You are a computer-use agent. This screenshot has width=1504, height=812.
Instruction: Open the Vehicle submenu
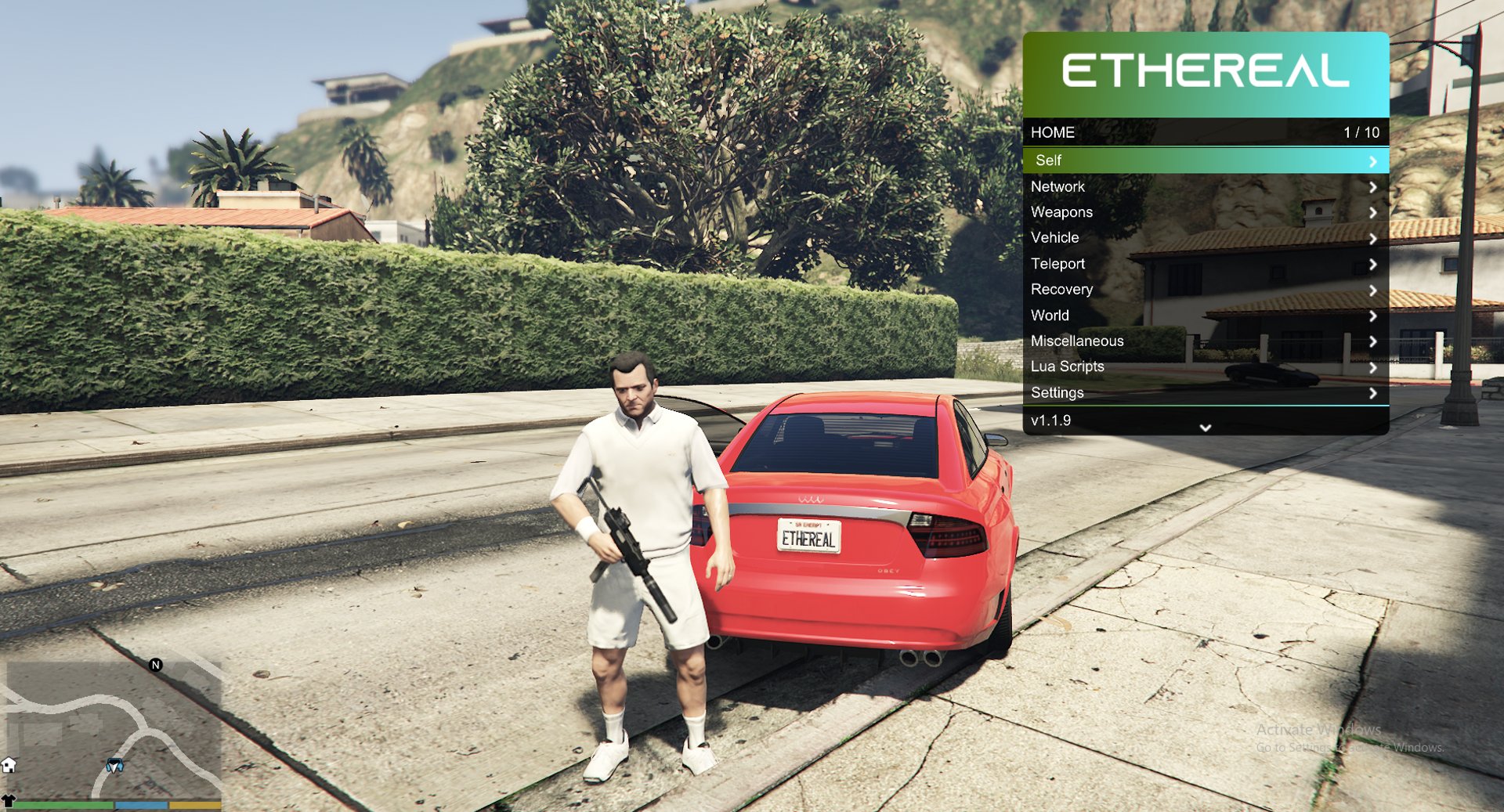tap(1205, 238)
